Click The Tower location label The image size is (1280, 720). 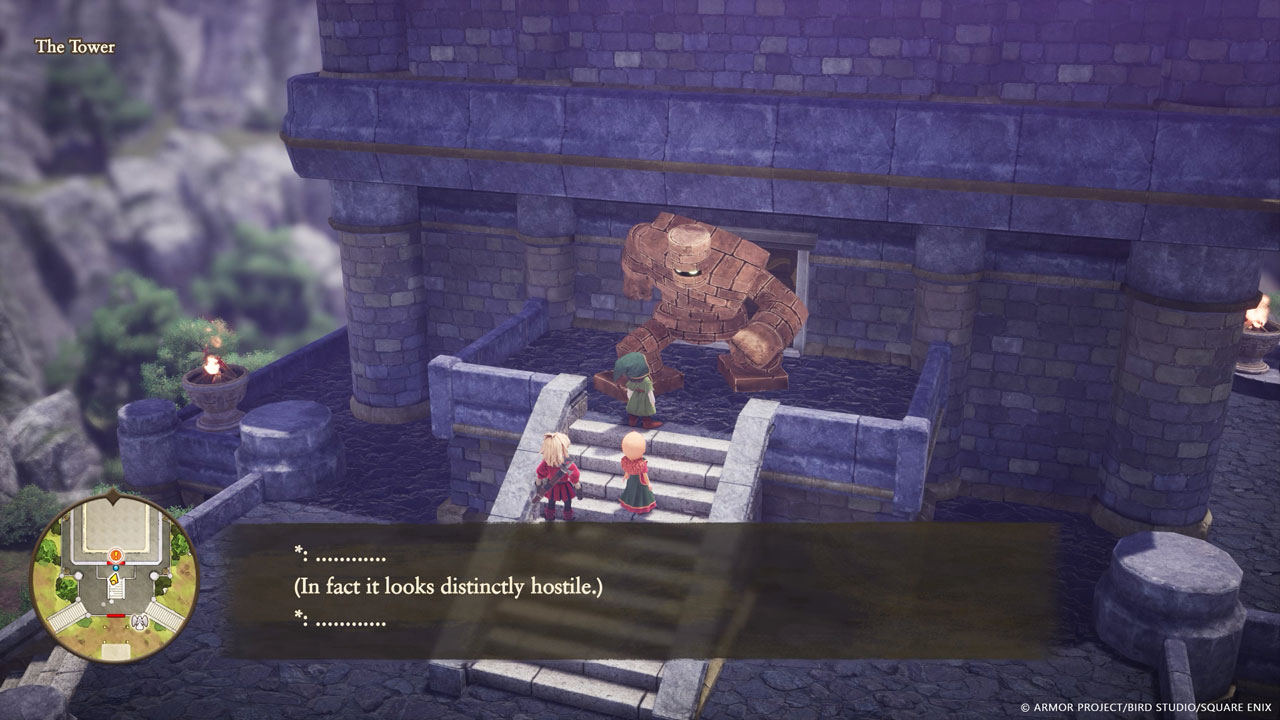75,45
